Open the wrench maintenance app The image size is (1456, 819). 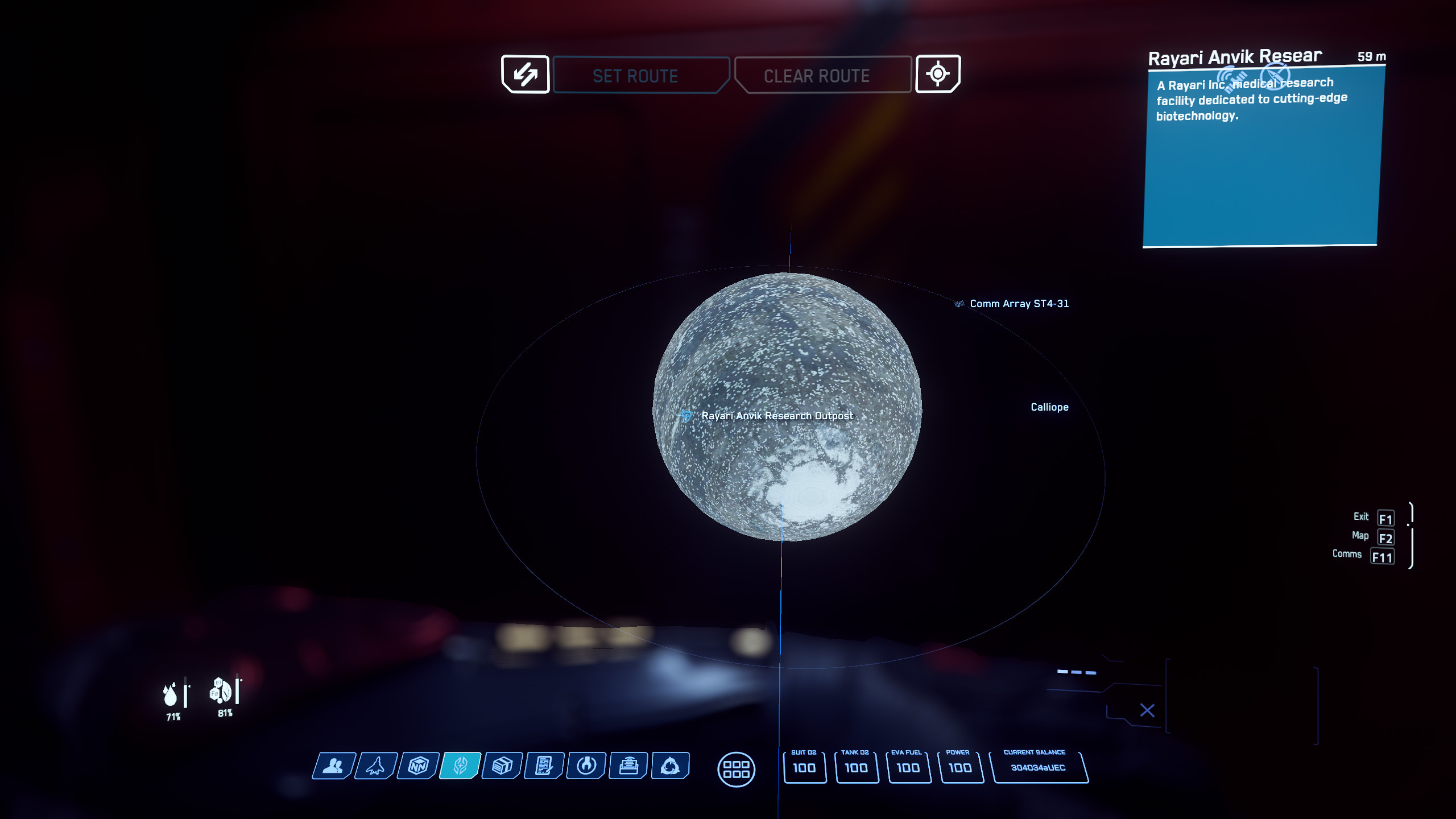pos(586,766)
